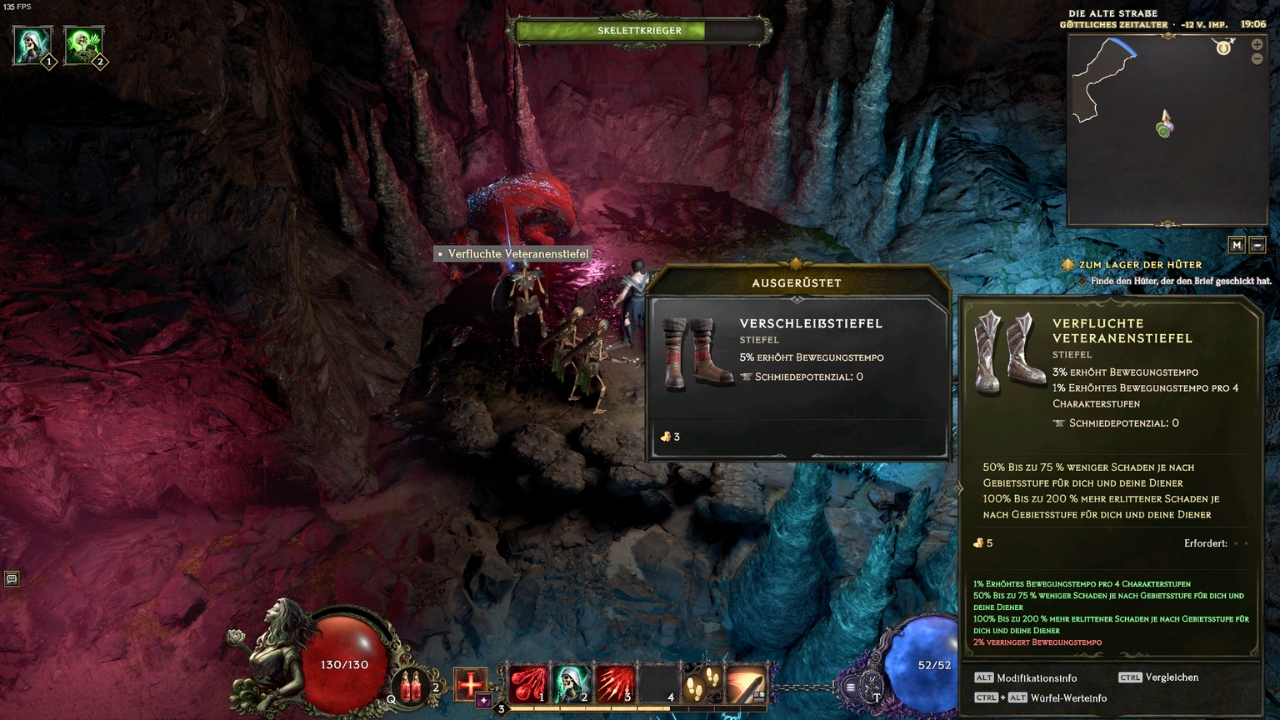Viewport: 1280px width, 720px height.
Task: Select the Zum Lager der Hüter quest tracker
Action: [1140, 265]
